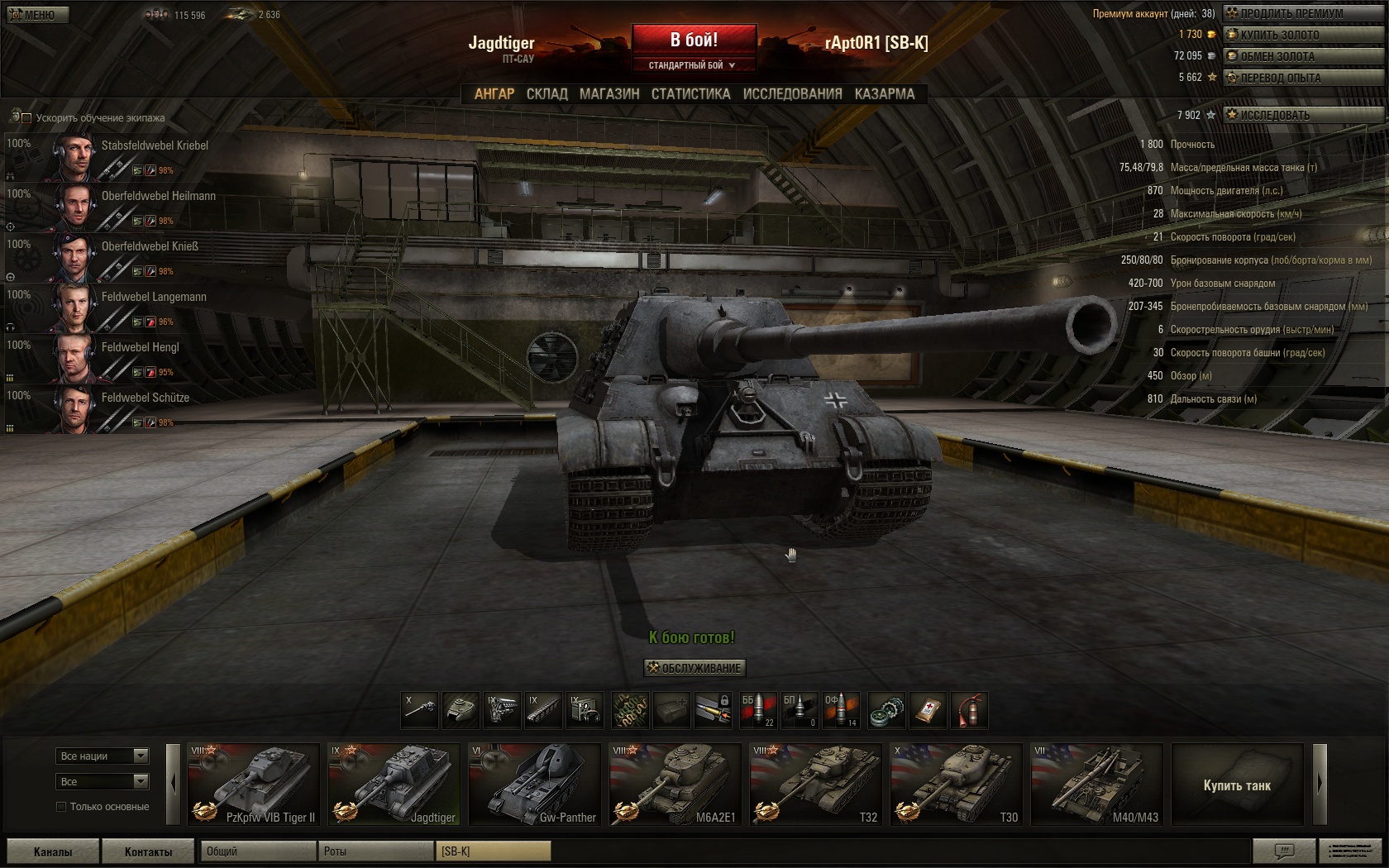Toggle Ускорить обучение экипажа checkbox
1389x868 pixels.
point(26,118)
